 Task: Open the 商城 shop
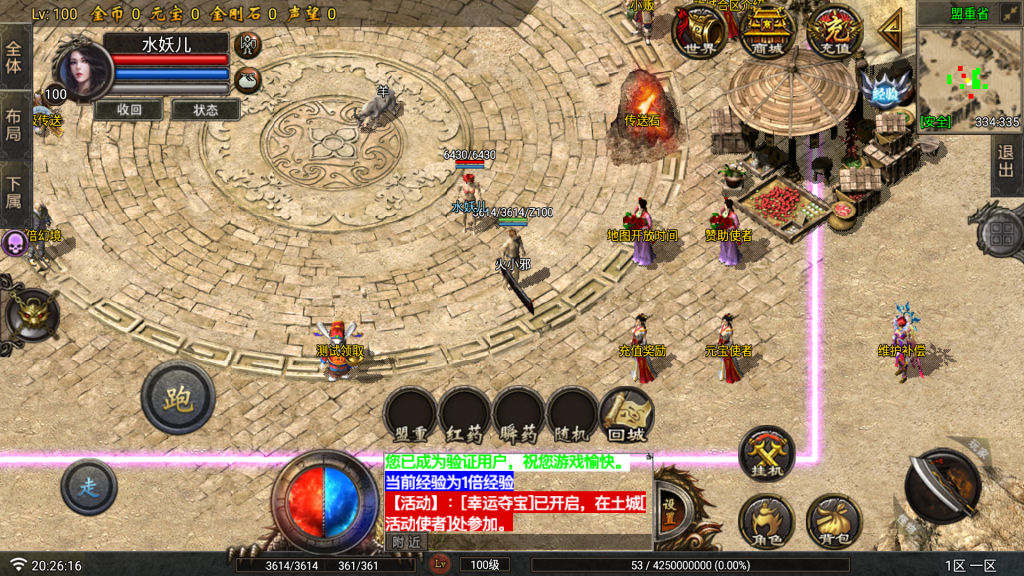click(767, 31)
